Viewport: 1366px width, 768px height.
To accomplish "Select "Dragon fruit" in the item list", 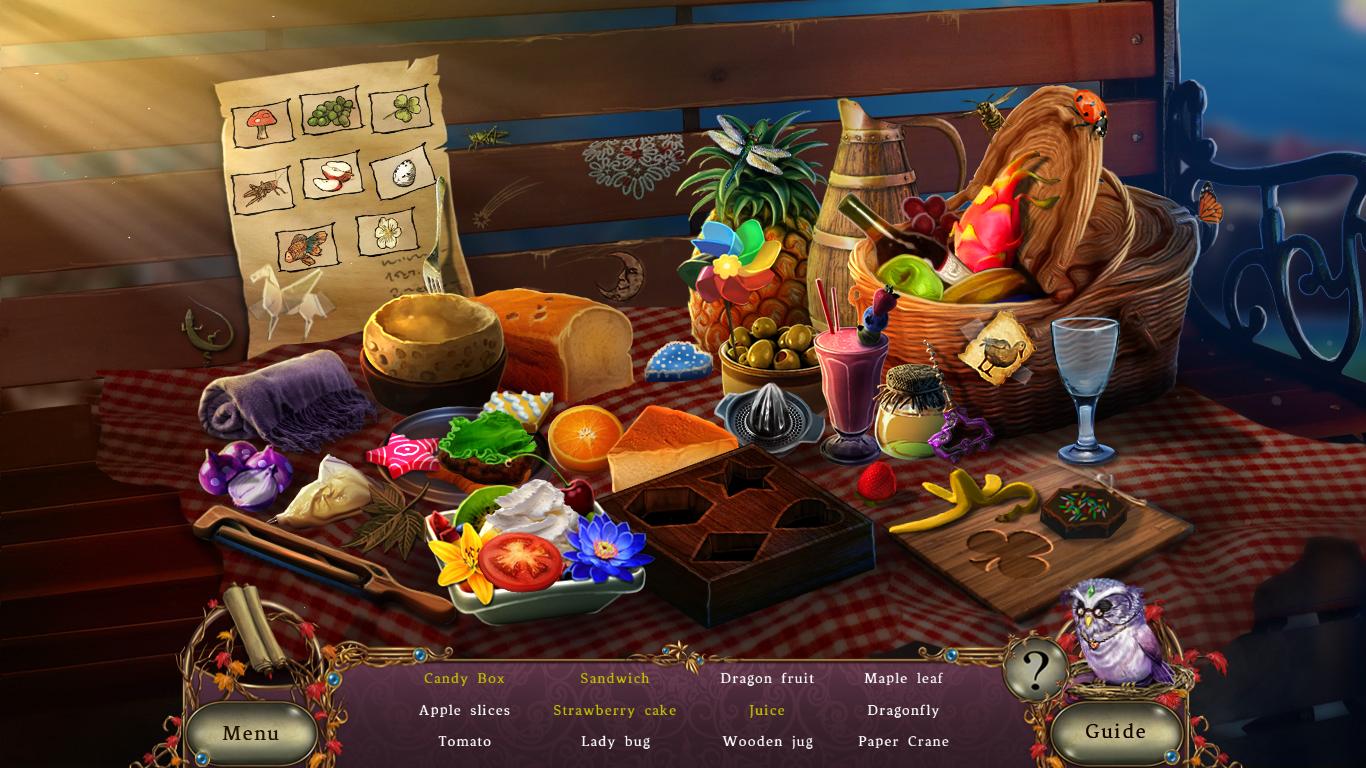I will coord(767,678).
